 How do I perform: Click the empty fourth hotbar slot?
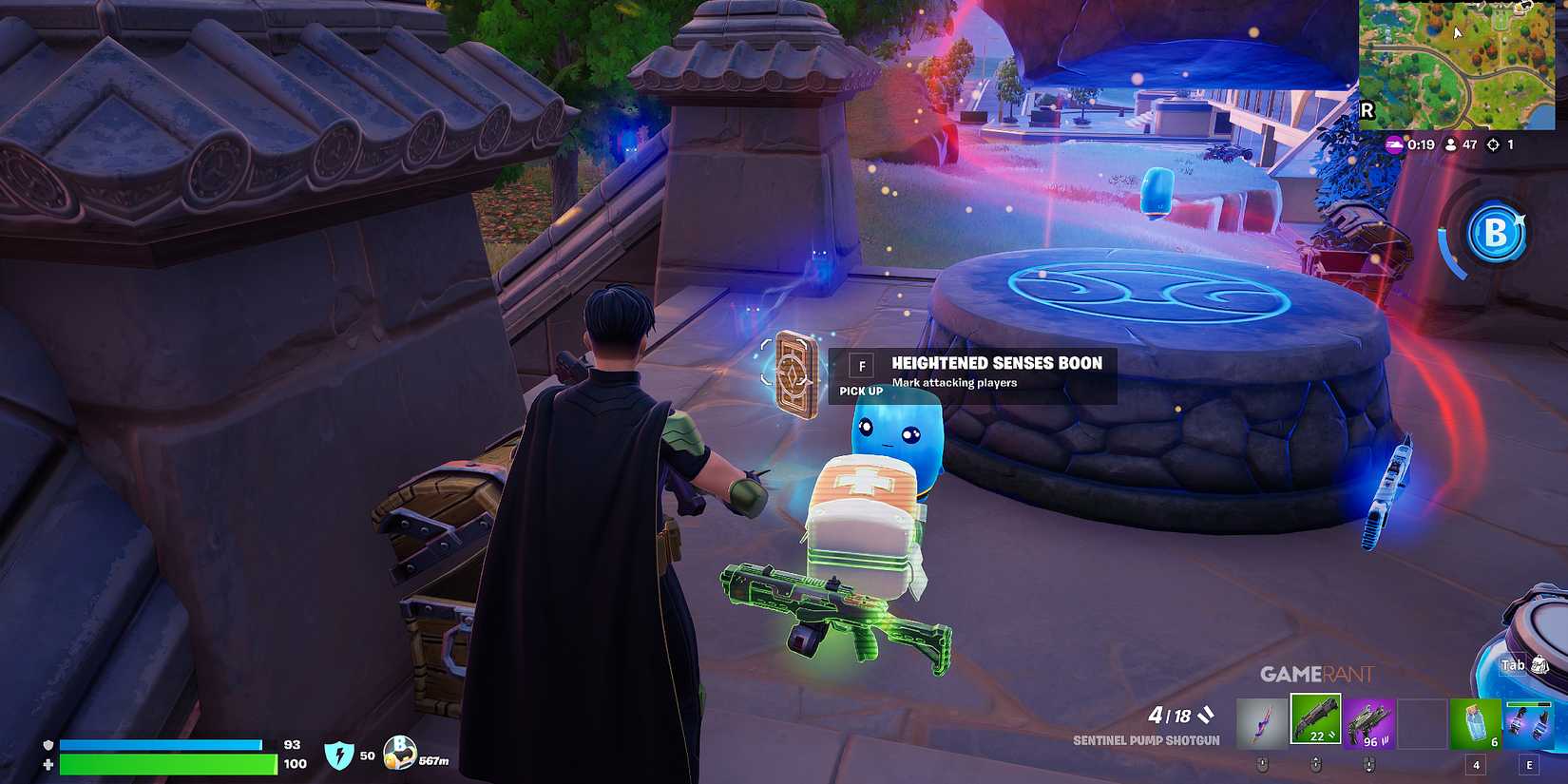click(1419, 722)
